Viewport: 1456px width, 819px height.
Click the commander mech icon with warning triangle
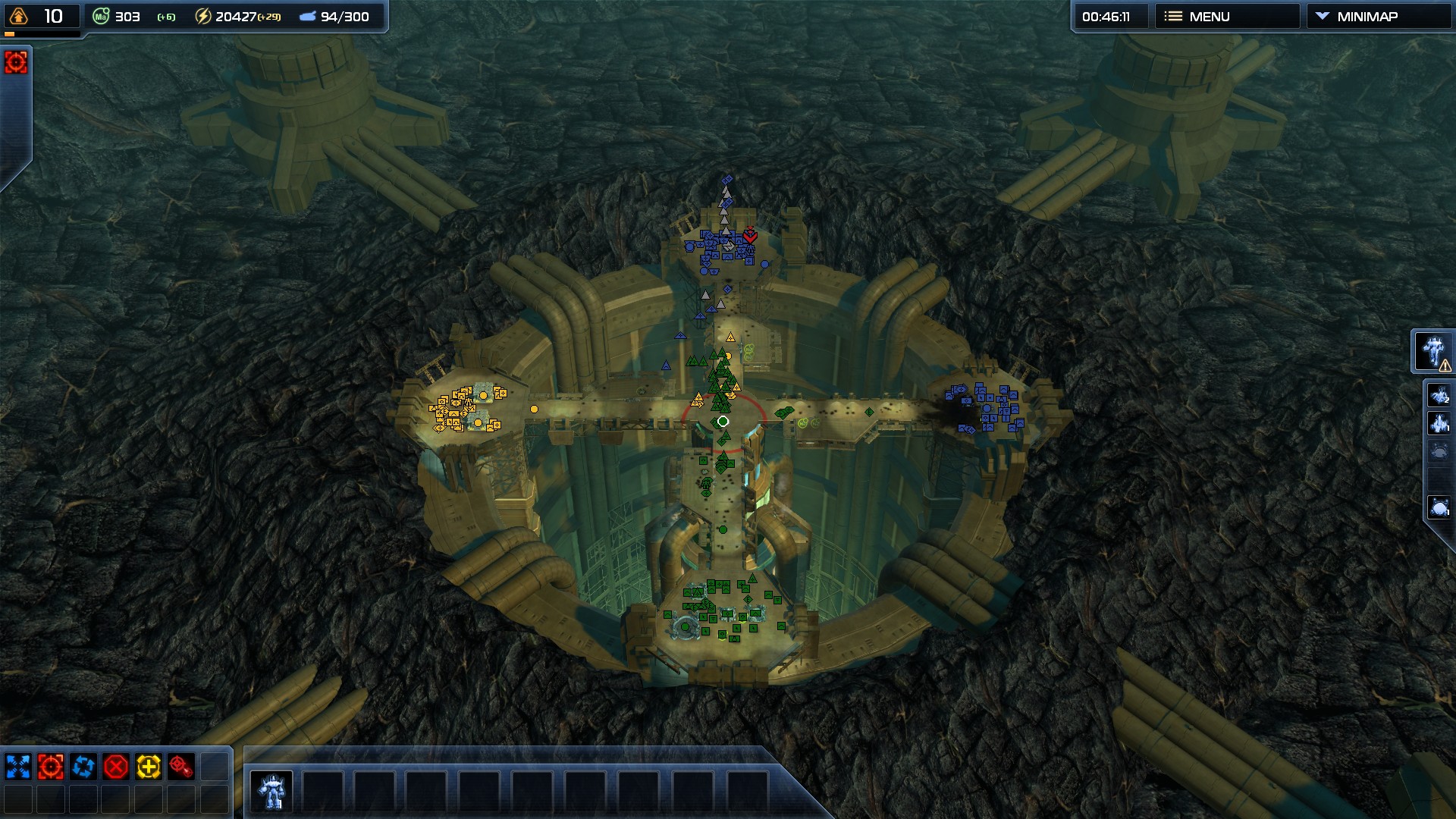[1433, 352]
